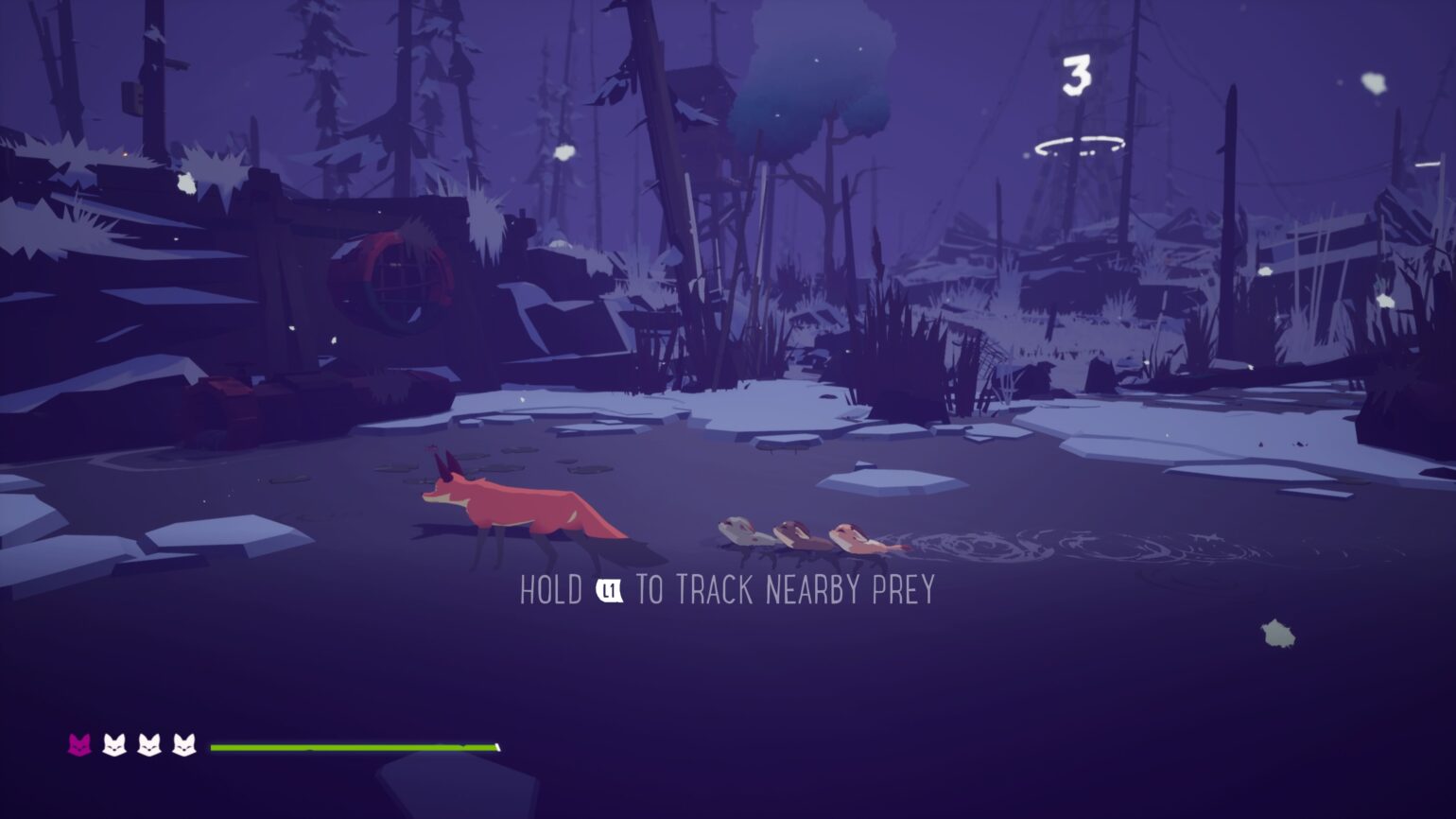Expand the cub status icon row
Viewport: 1456px width, 819px height.
[132, 746]
